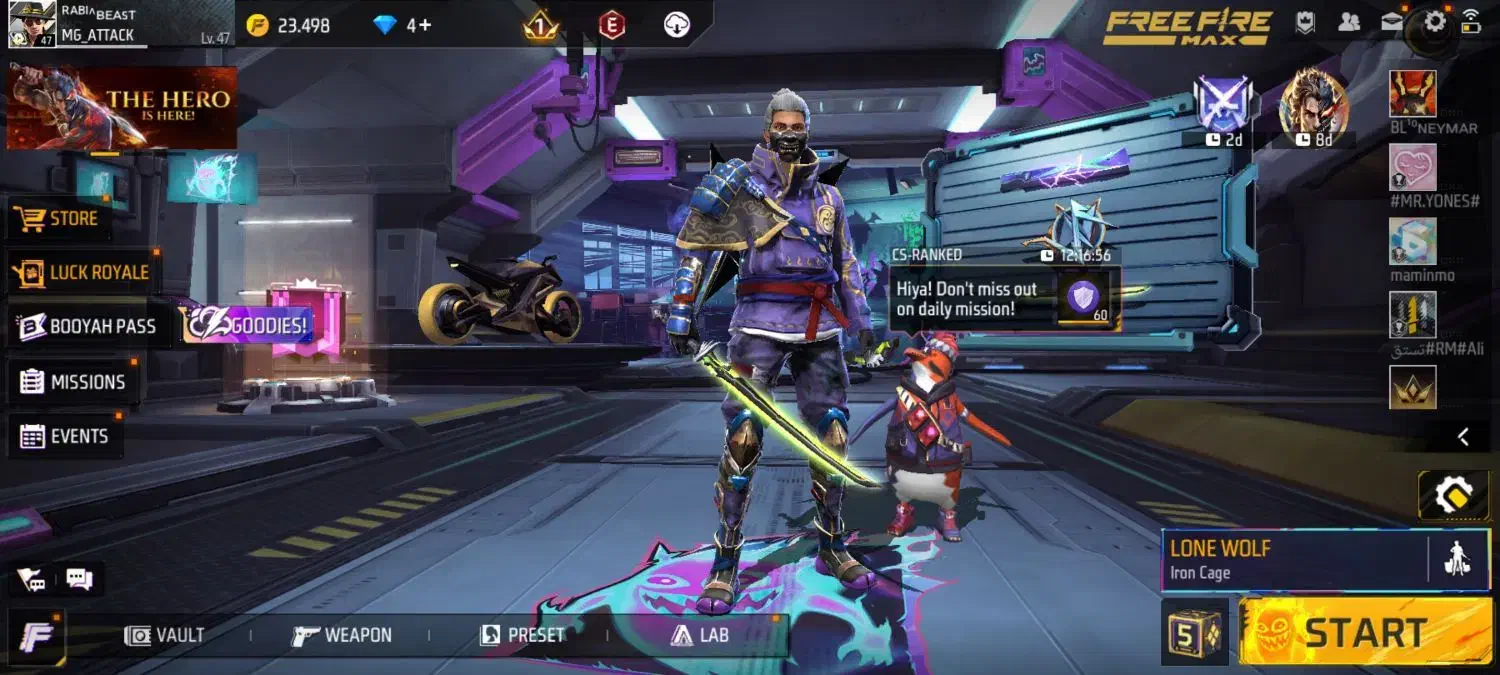Open the VAULT

(x=165, y=635)
